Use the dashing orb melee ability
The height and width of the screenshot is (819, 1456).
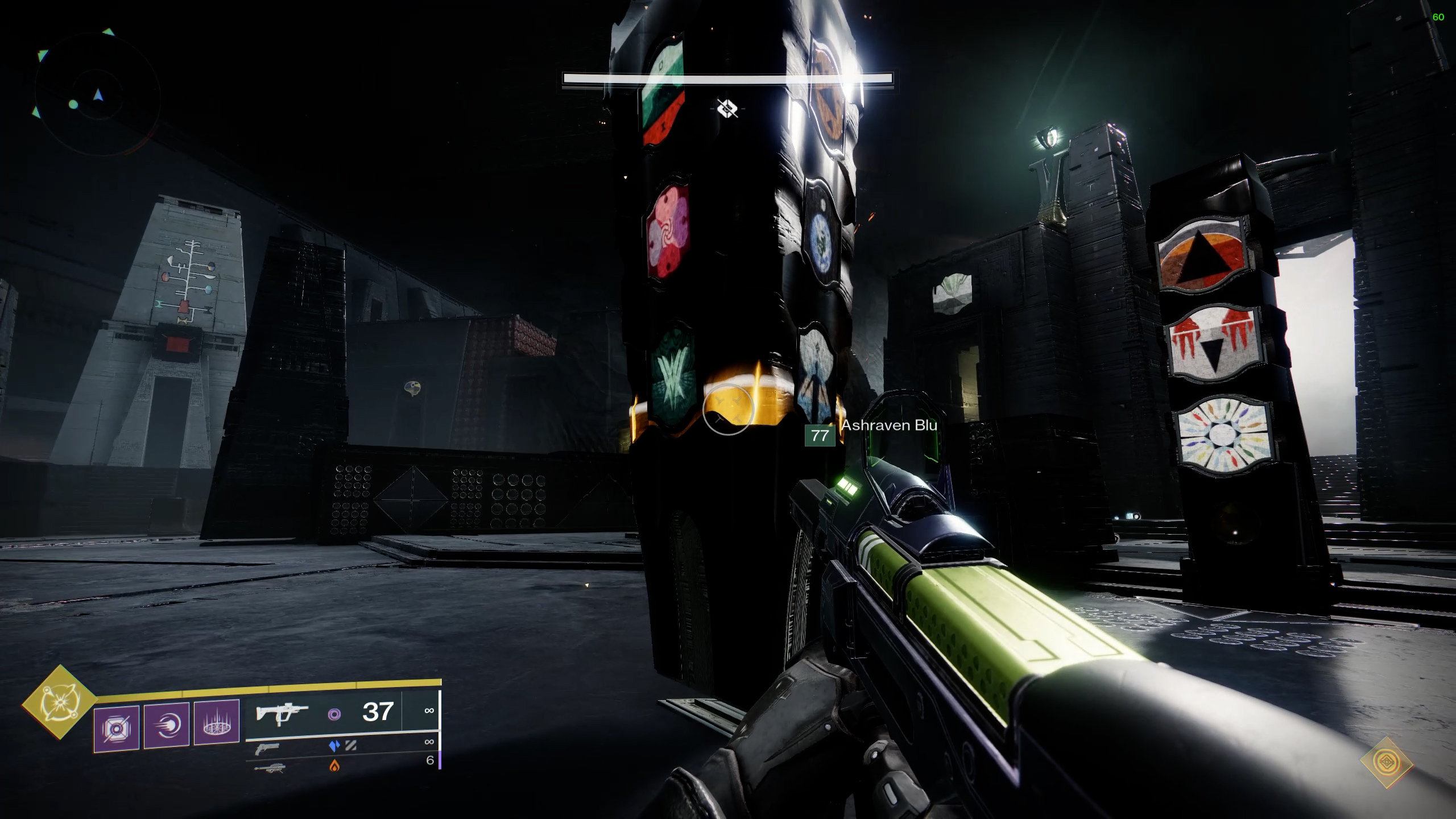(166, 726)
